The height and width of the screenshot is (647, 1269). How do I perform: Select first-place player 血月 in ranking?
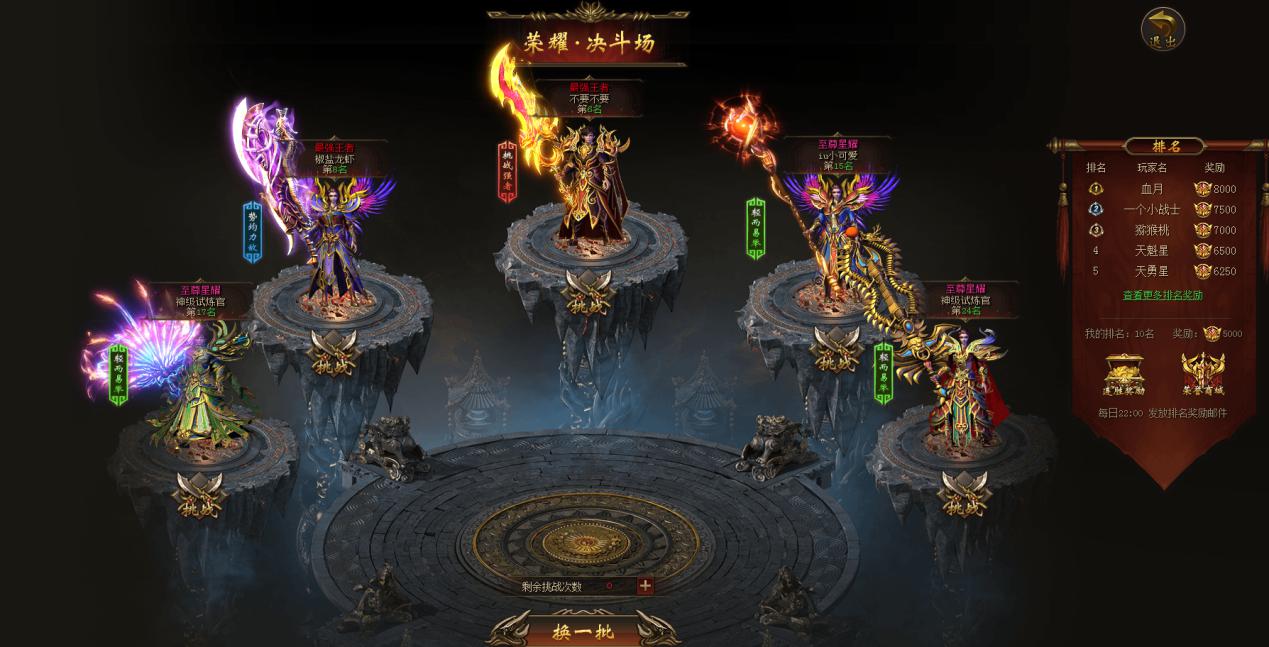1152,189
